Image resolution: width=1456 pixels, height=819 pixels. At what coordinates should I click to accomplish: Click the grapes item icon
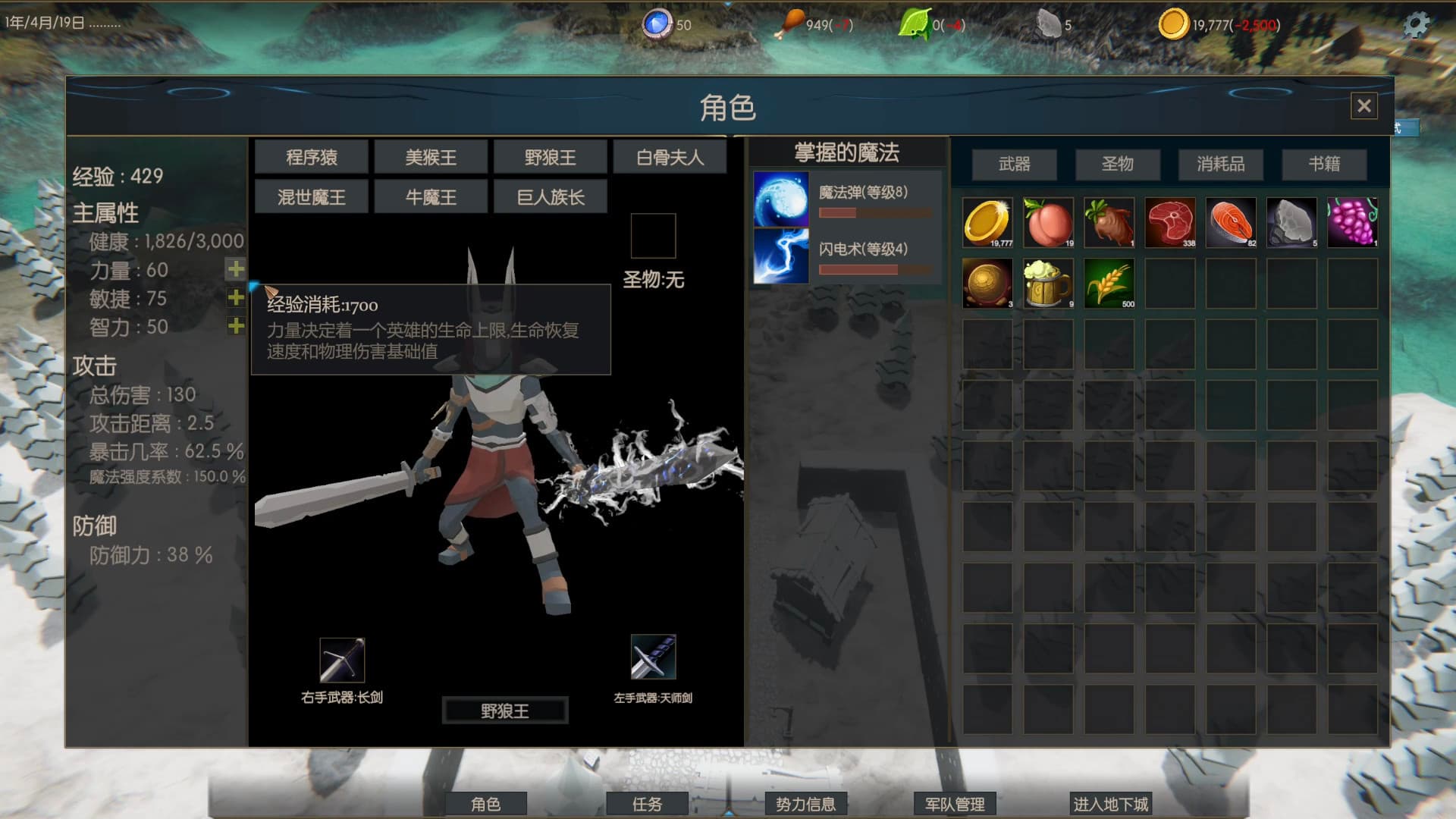coord(1353,221)
